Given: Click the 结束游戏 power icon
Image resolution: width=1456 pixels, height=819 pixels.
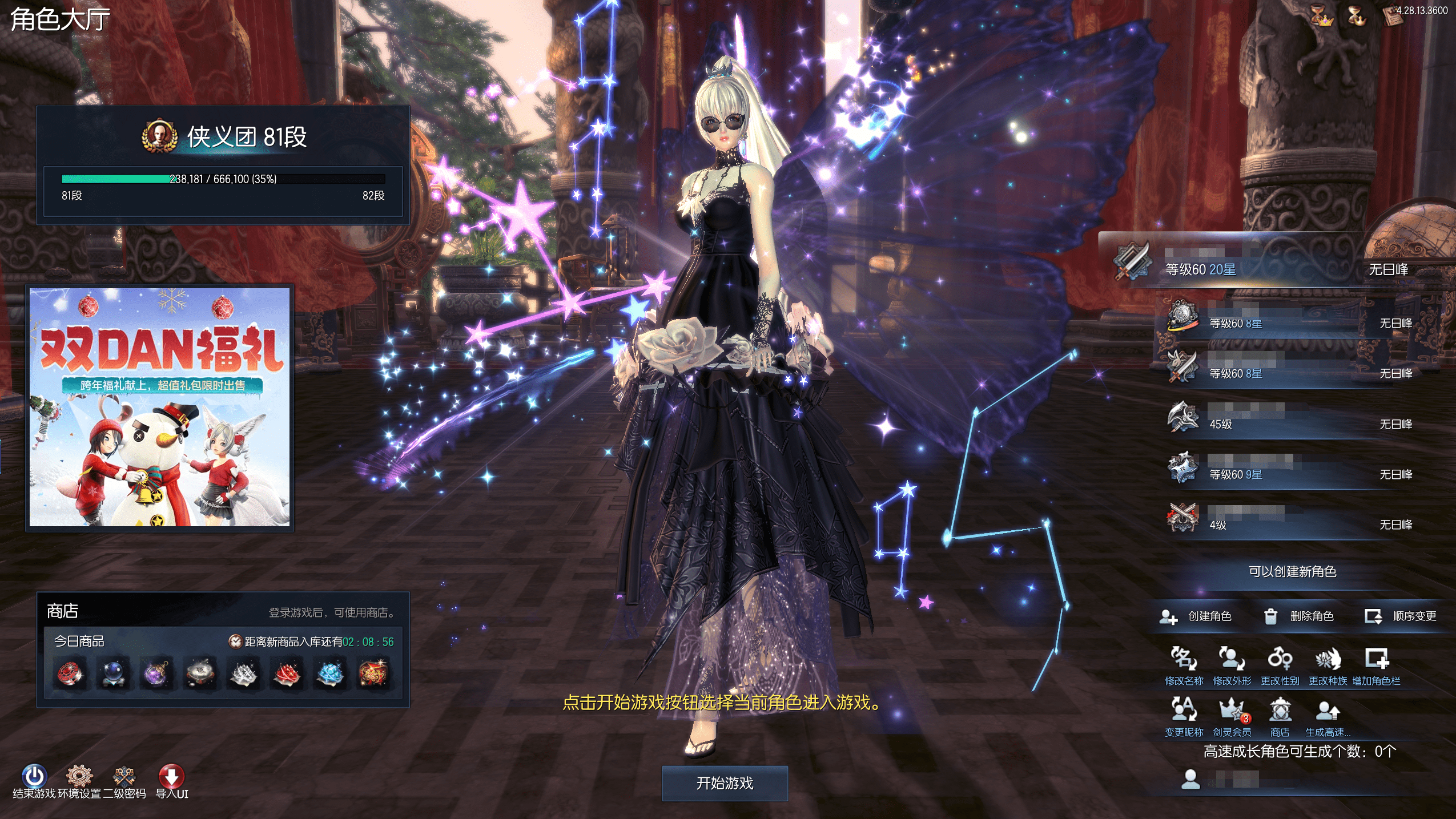Looking at the screenshot, I should (34, 776).
